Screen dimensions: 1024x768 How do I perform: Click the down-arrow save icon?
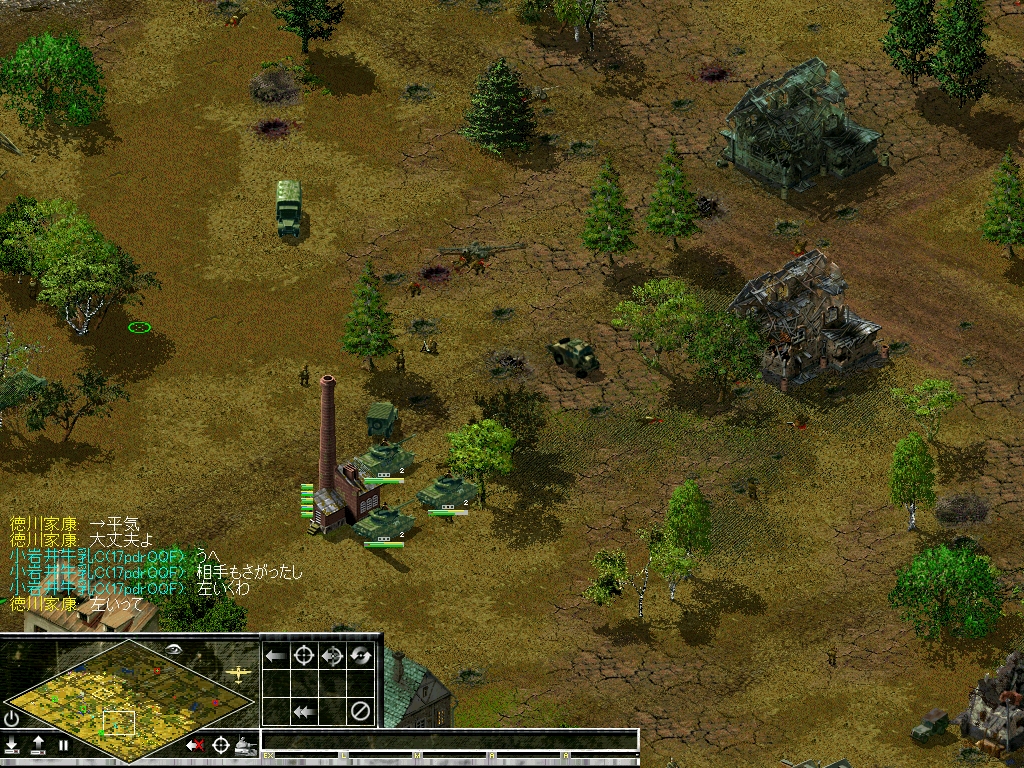(12, 744)
